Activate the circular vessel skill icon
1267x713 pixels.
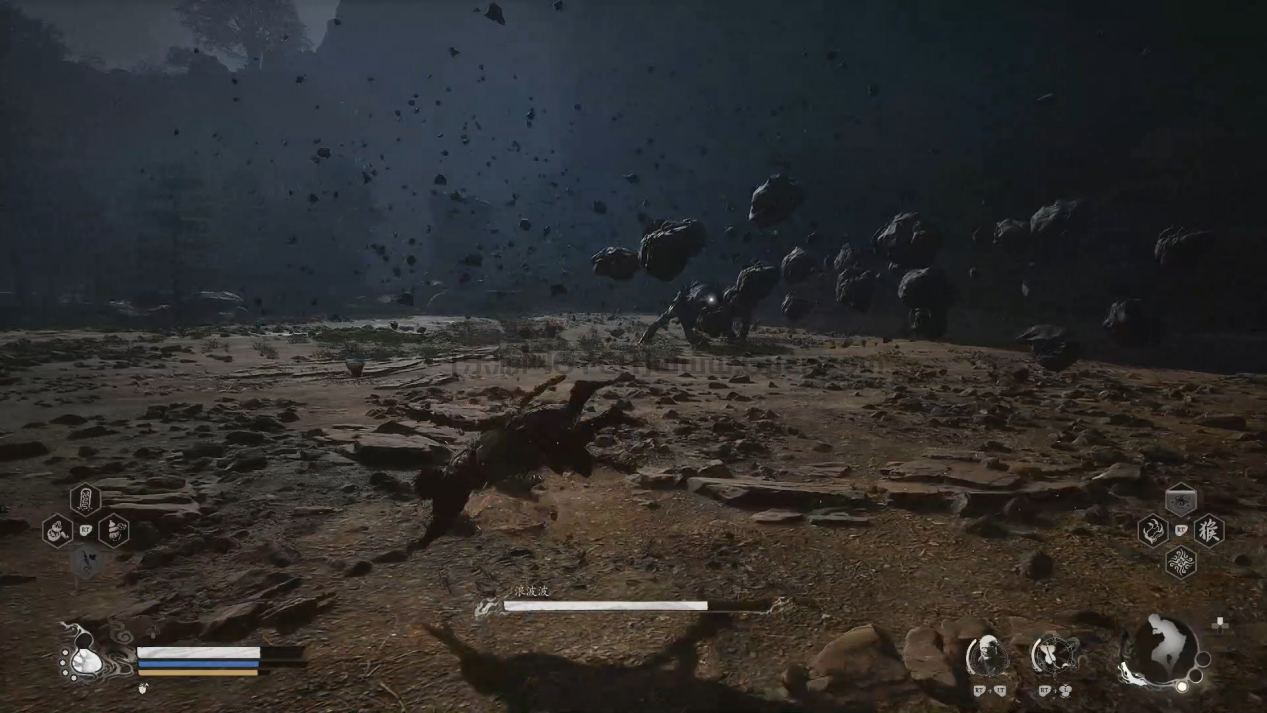1053,655
